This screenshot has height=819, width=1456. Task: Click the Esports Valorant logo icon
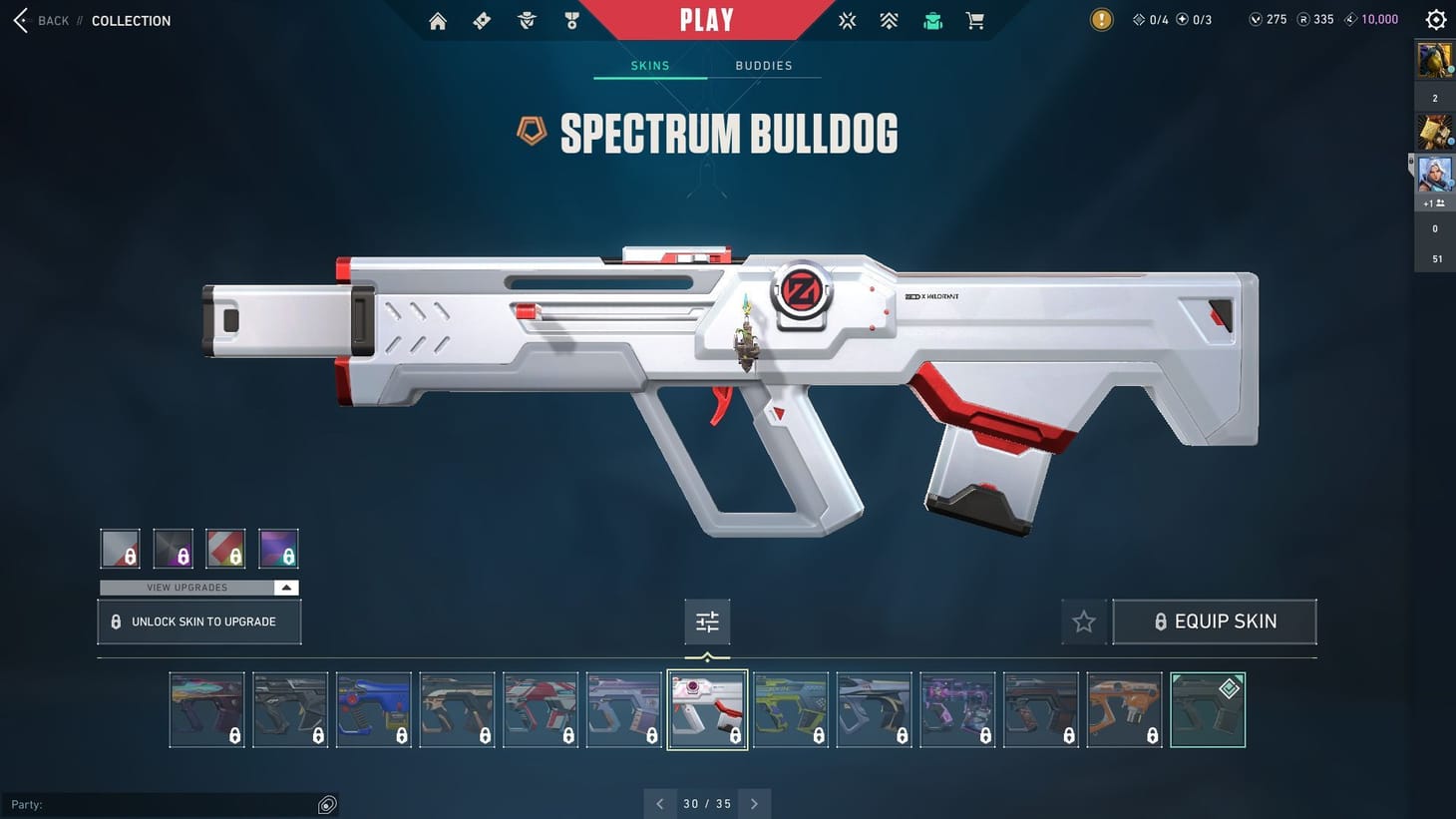point(847,20)
